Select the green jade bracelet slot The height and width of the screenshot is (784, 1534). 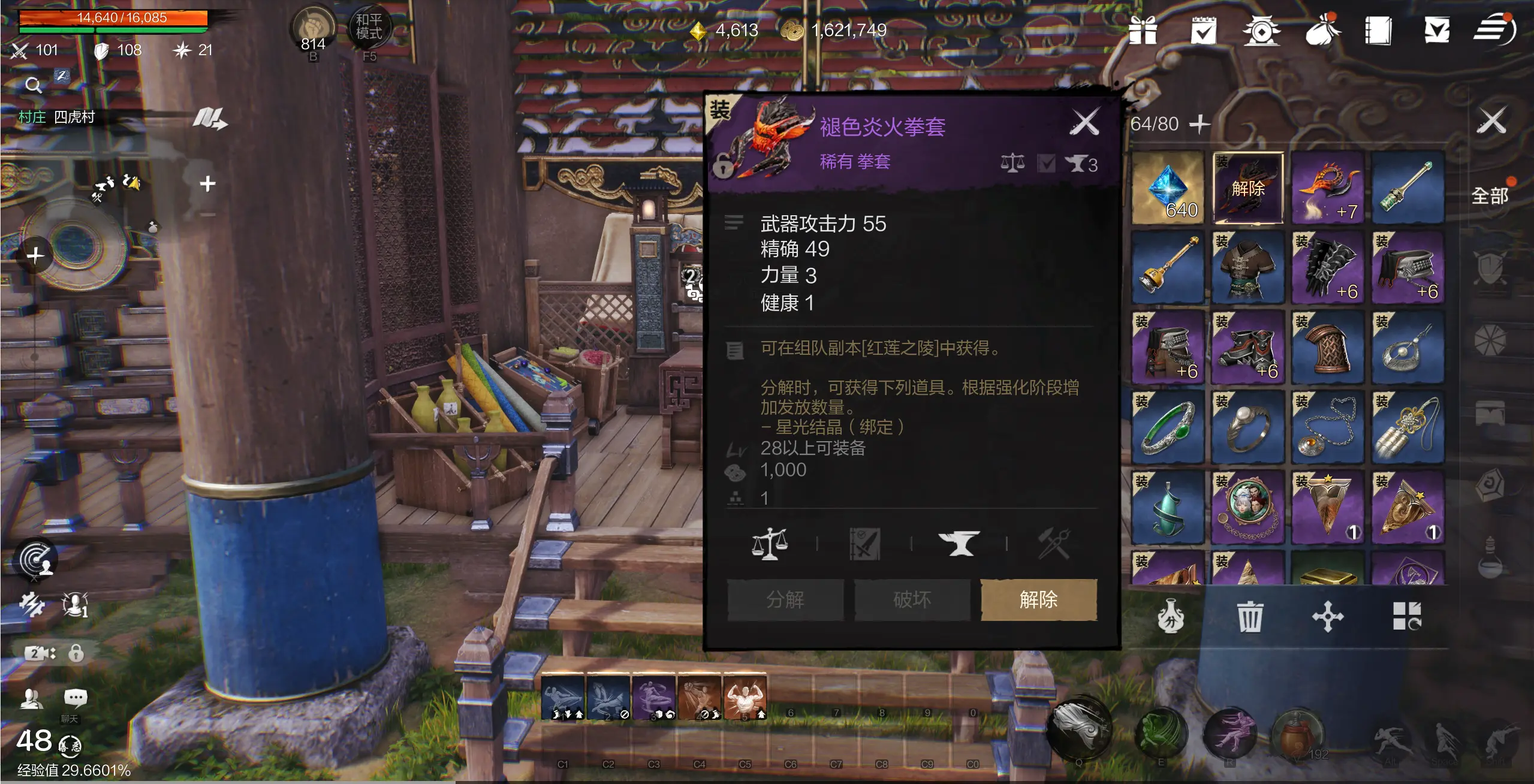(1167, 427)
